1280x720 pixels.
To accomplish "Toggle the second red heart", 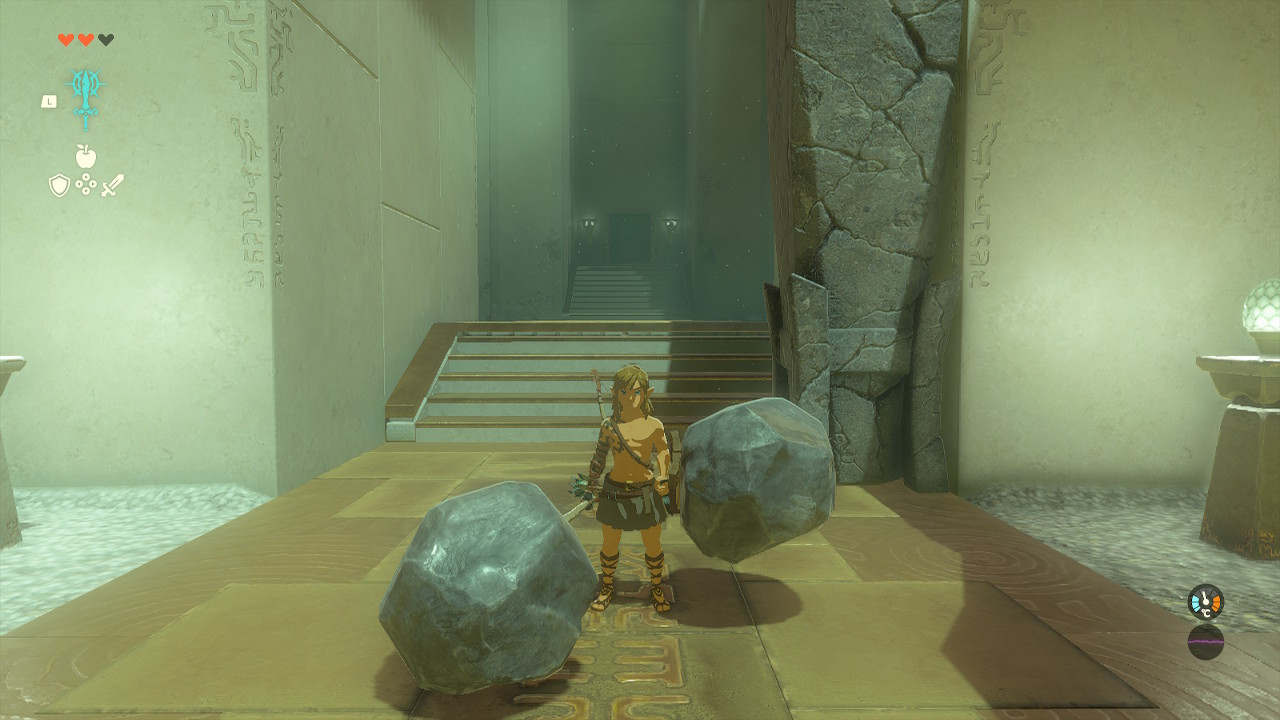I will (x=84, y=39).
